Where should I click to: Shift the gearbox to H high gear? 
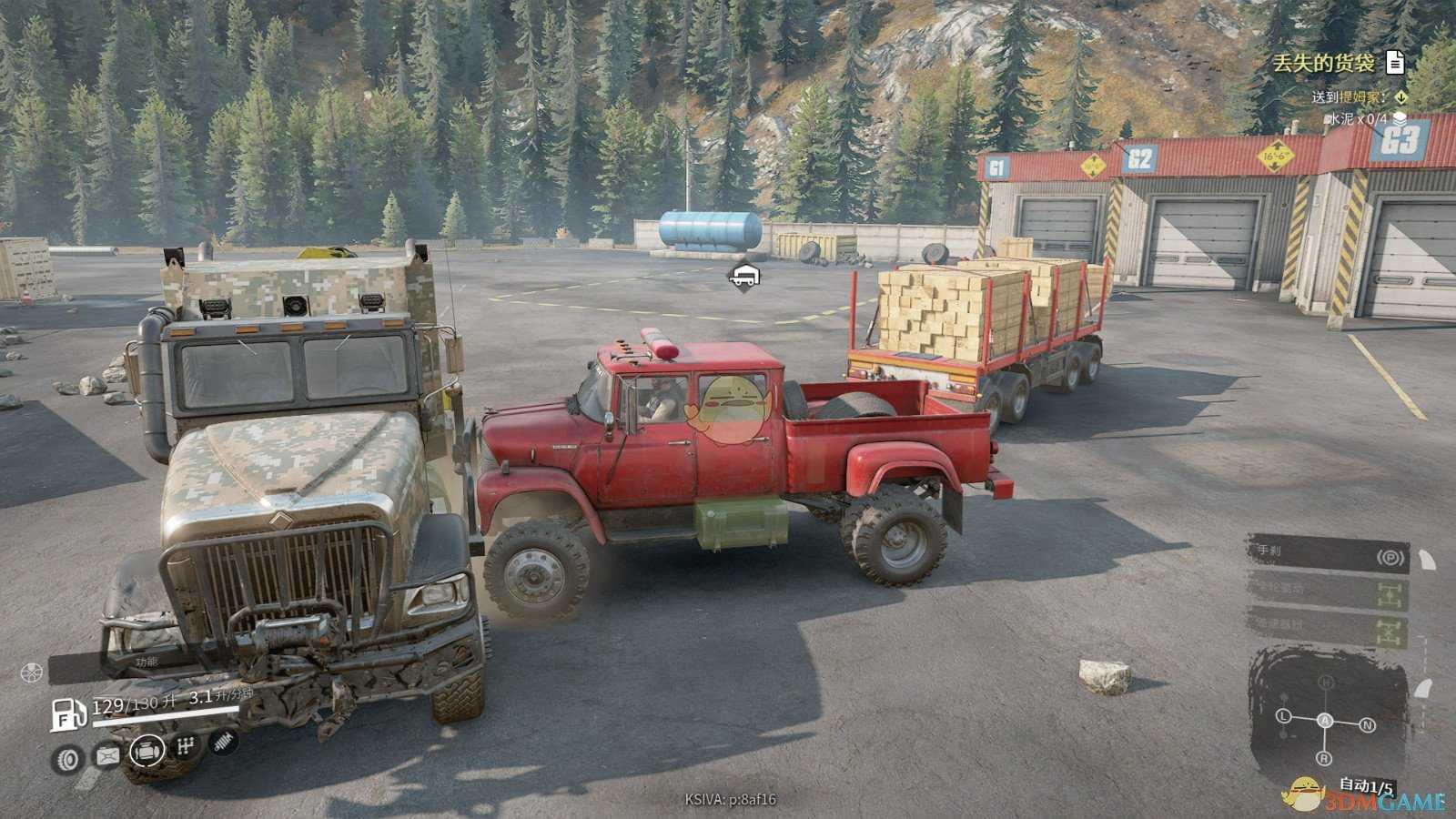[1326, 682]
